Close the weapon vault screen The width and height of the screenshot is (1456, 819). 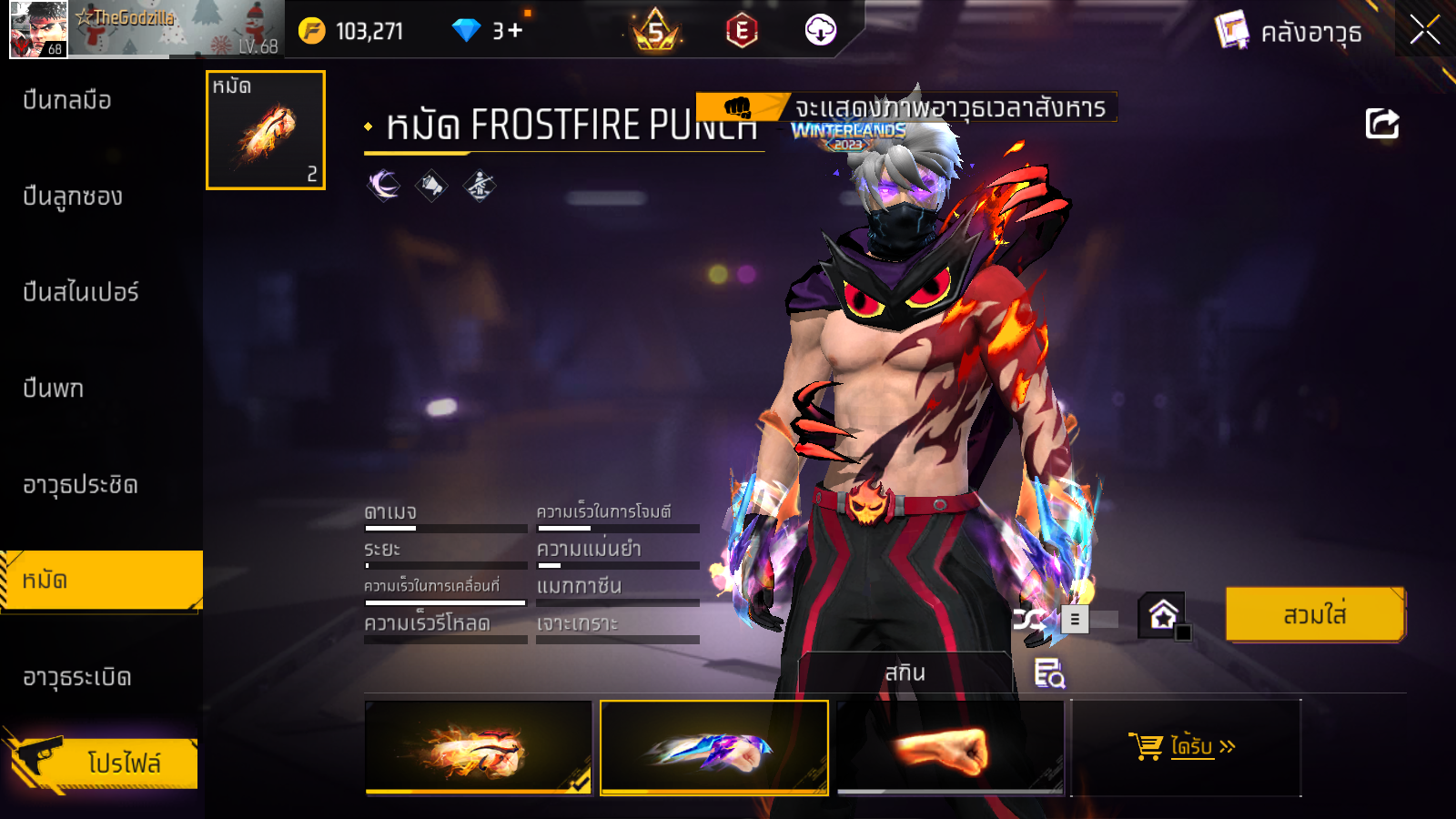(1424, 30)
